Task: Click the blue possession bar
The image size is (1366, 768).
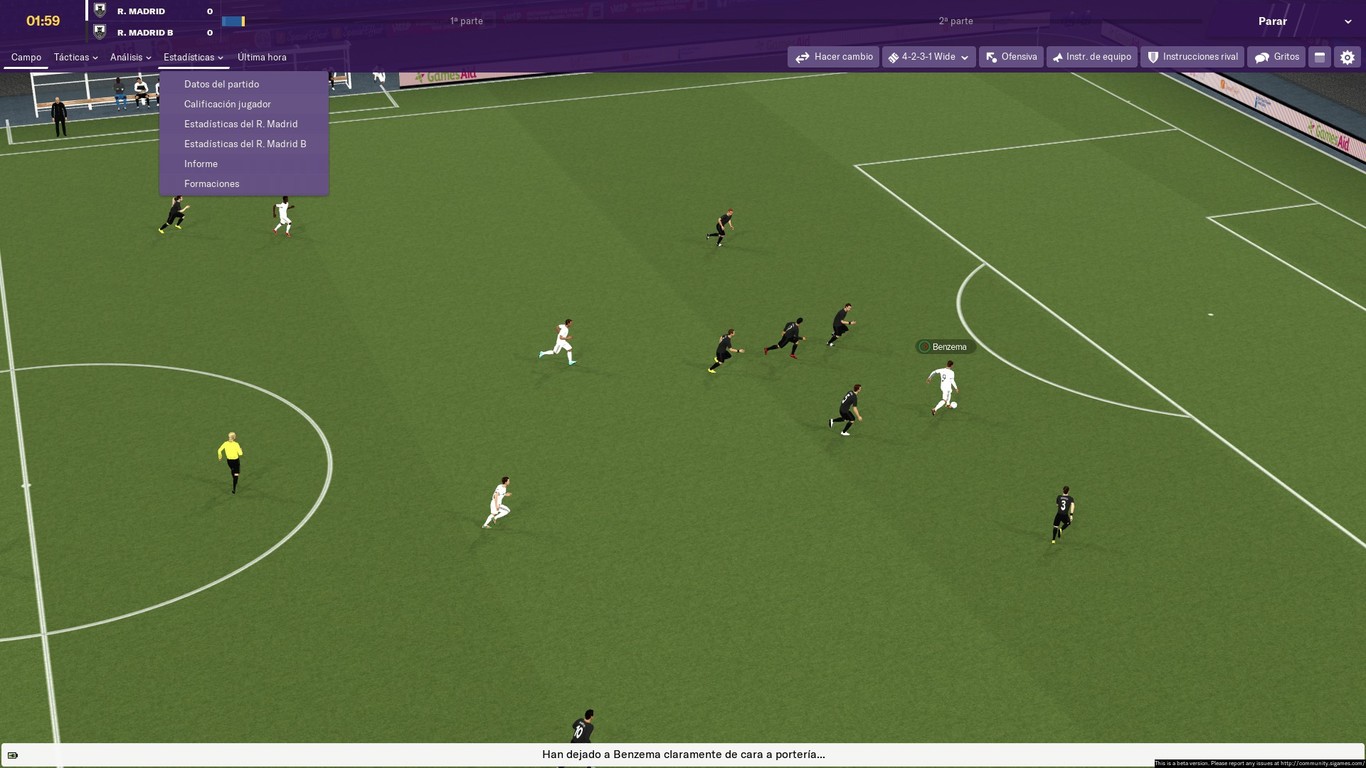Action: coord(232,20)
